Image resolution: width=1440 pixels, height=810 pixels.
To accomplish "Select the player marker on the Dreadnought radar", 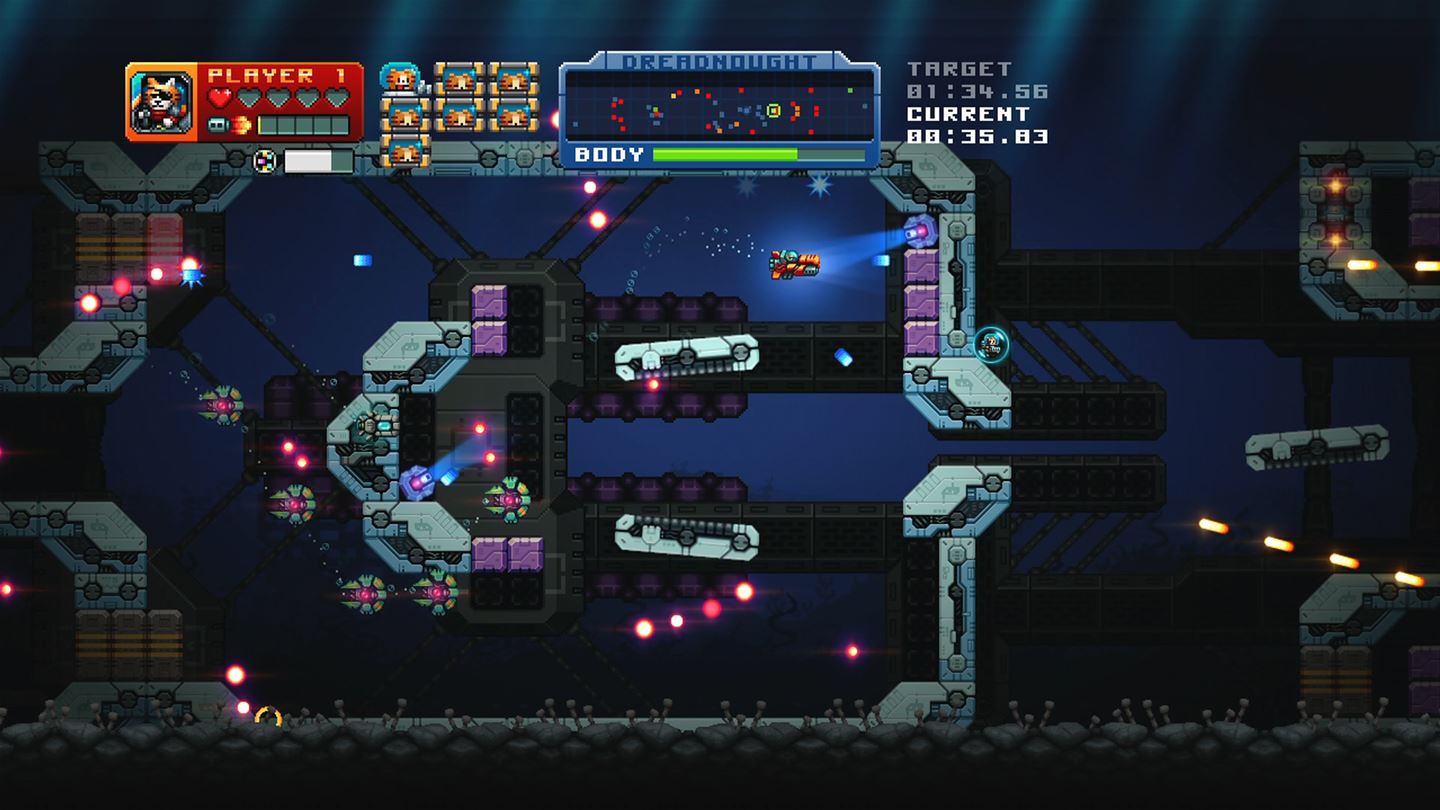I will [774, 111].
